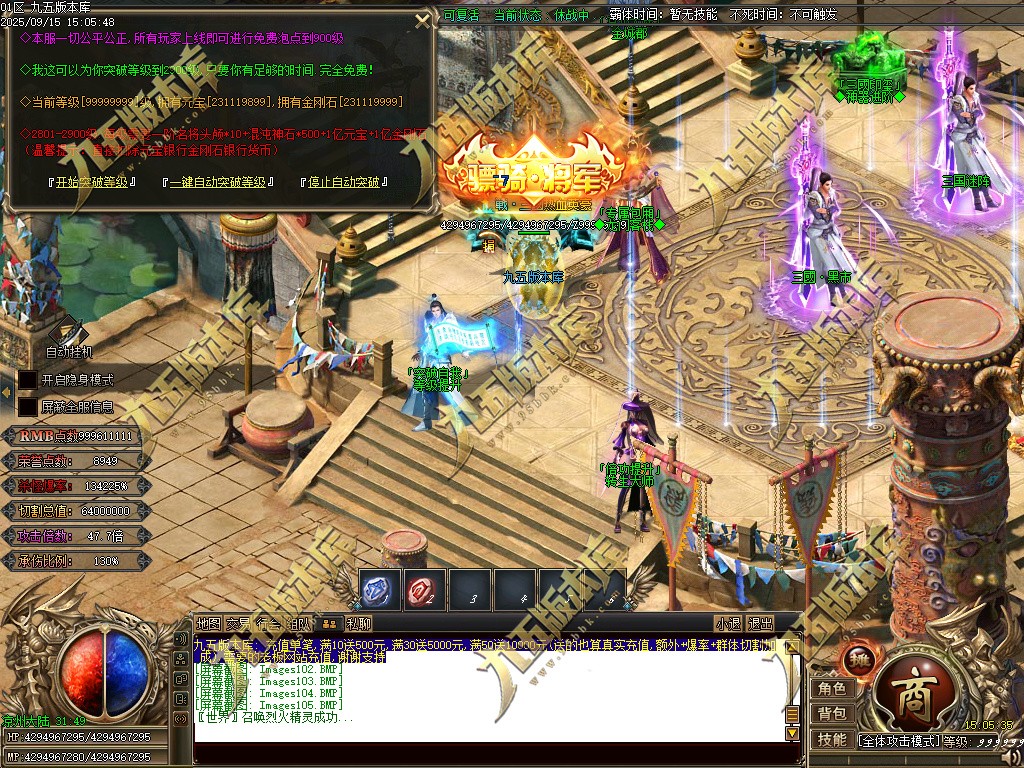Use the red stone hotbar item
Screen dimensions: 1024x768
pos(425,590)
